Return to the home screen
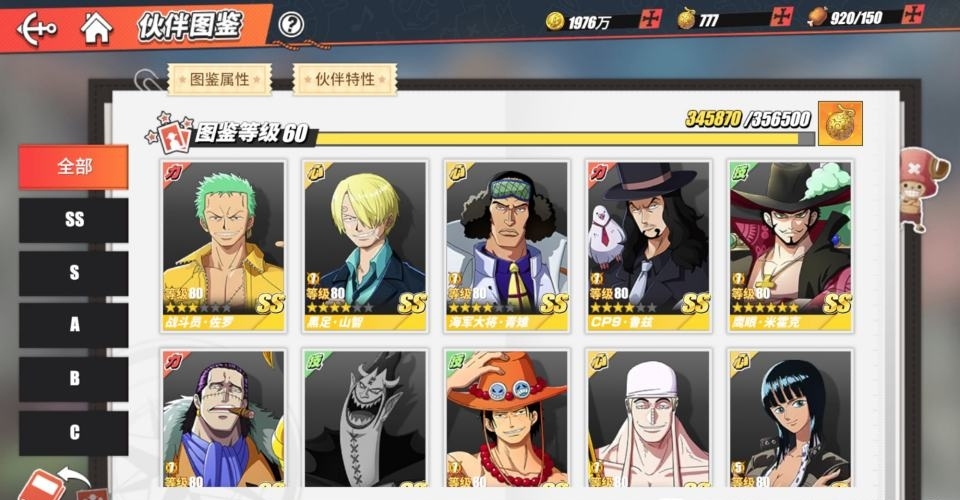Image resolution: width=960 pixels, height=500 pixels. [96, 27]
